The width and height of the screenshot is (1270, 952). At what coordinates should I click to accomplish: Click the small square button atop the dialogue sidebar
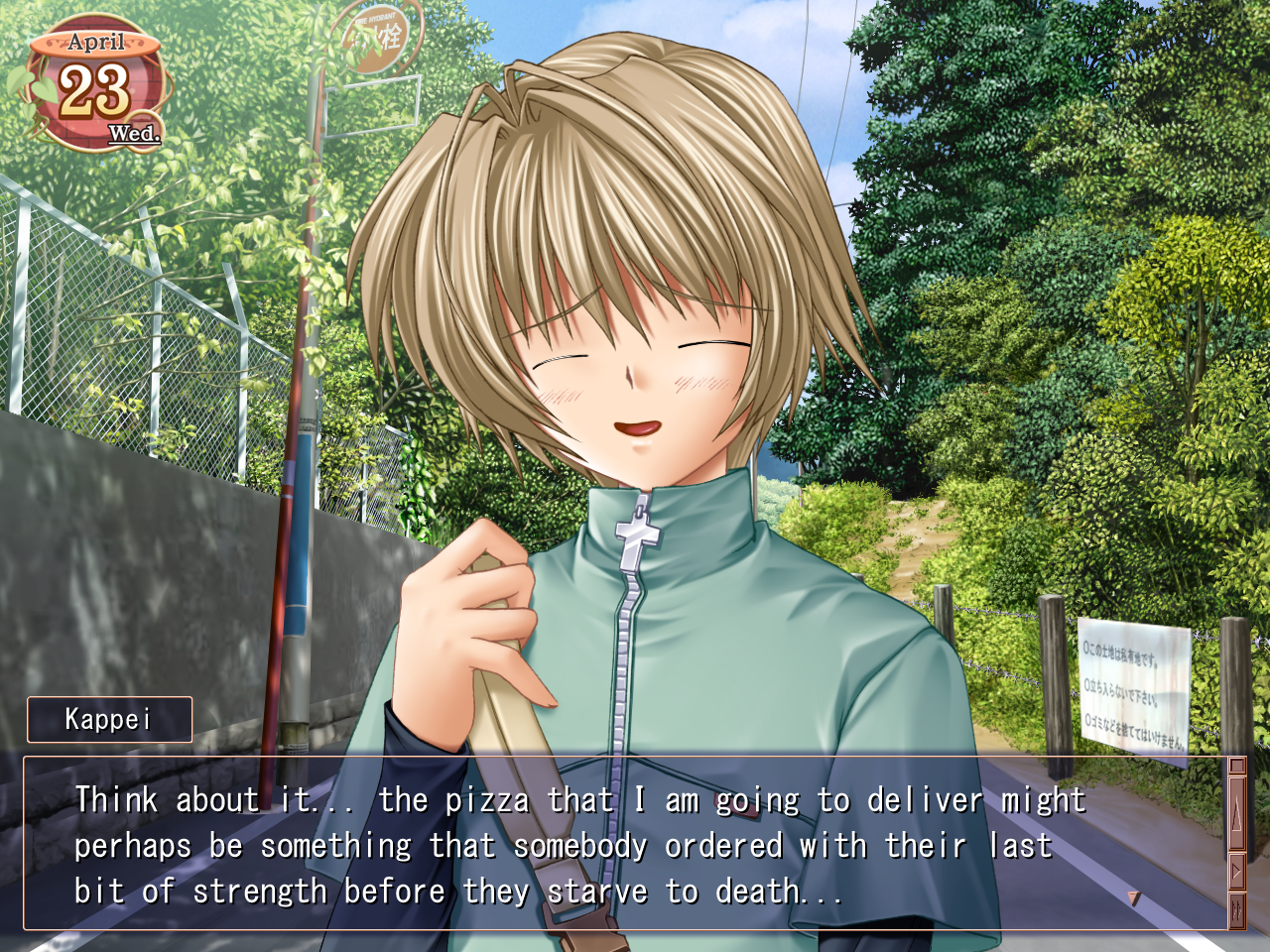point(1236,766)
